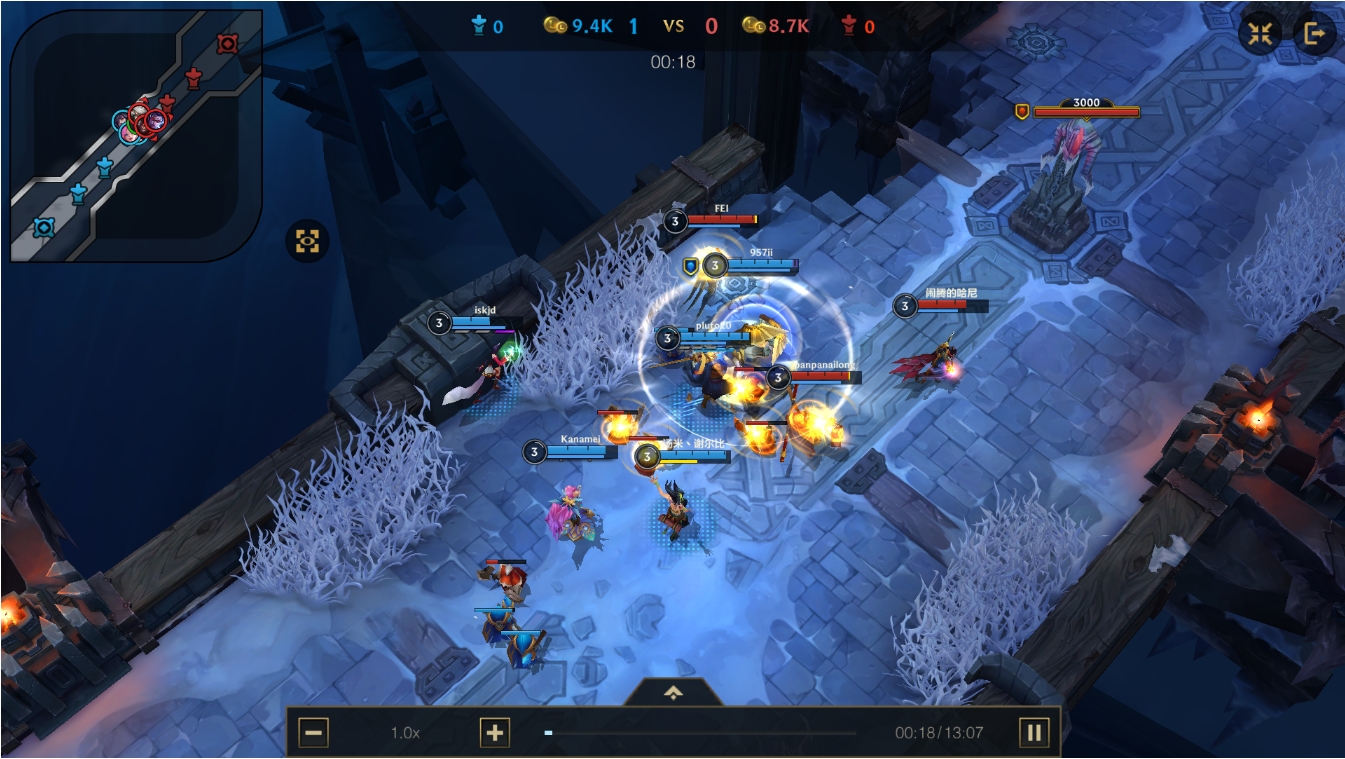Viewport: 1345px width, 759px height.
Task: Seek along the replay progress bar
Action: click(700, 733)
